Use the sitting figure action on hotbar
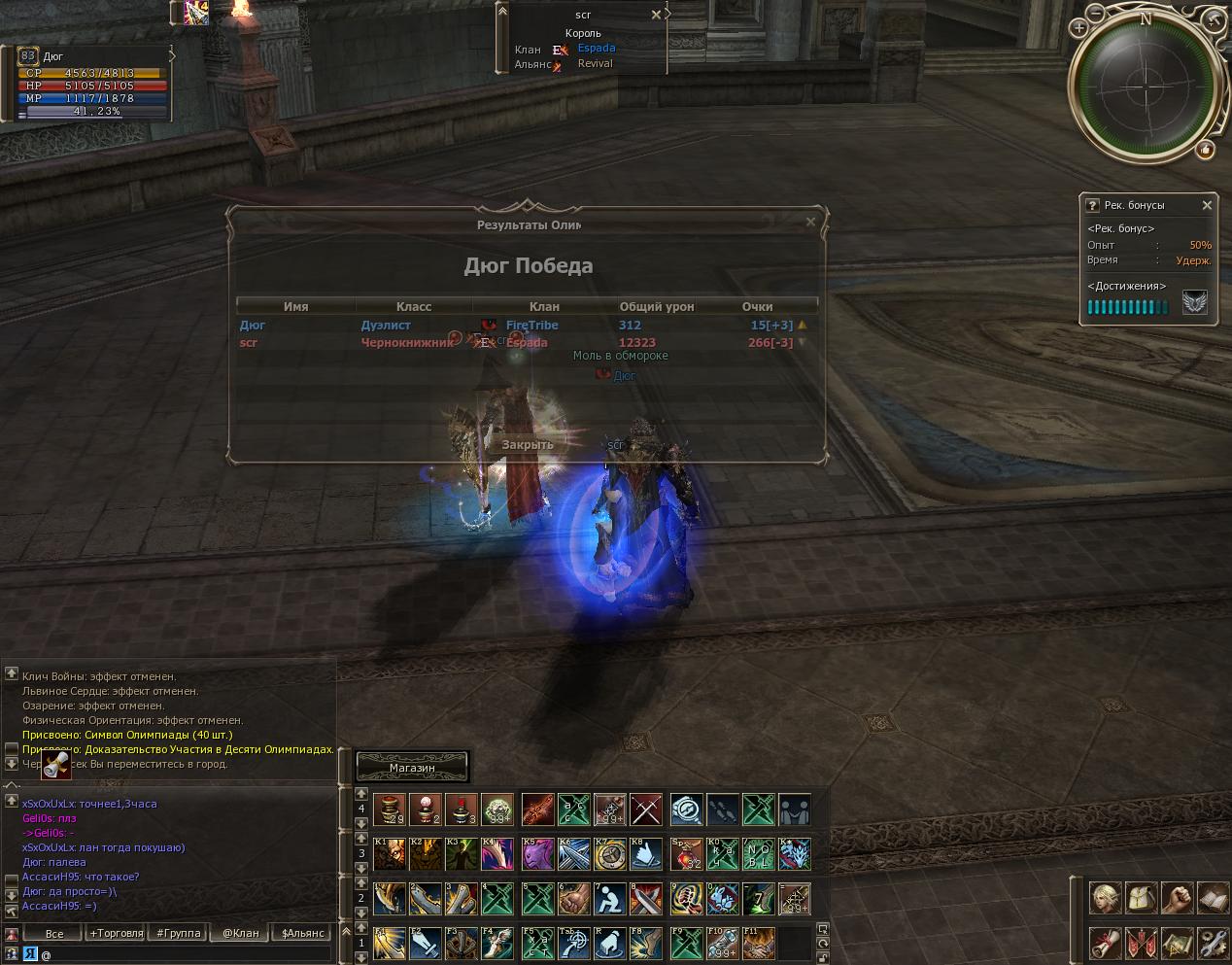This screenshot has height=965, width=1232. tap(609, 899)
